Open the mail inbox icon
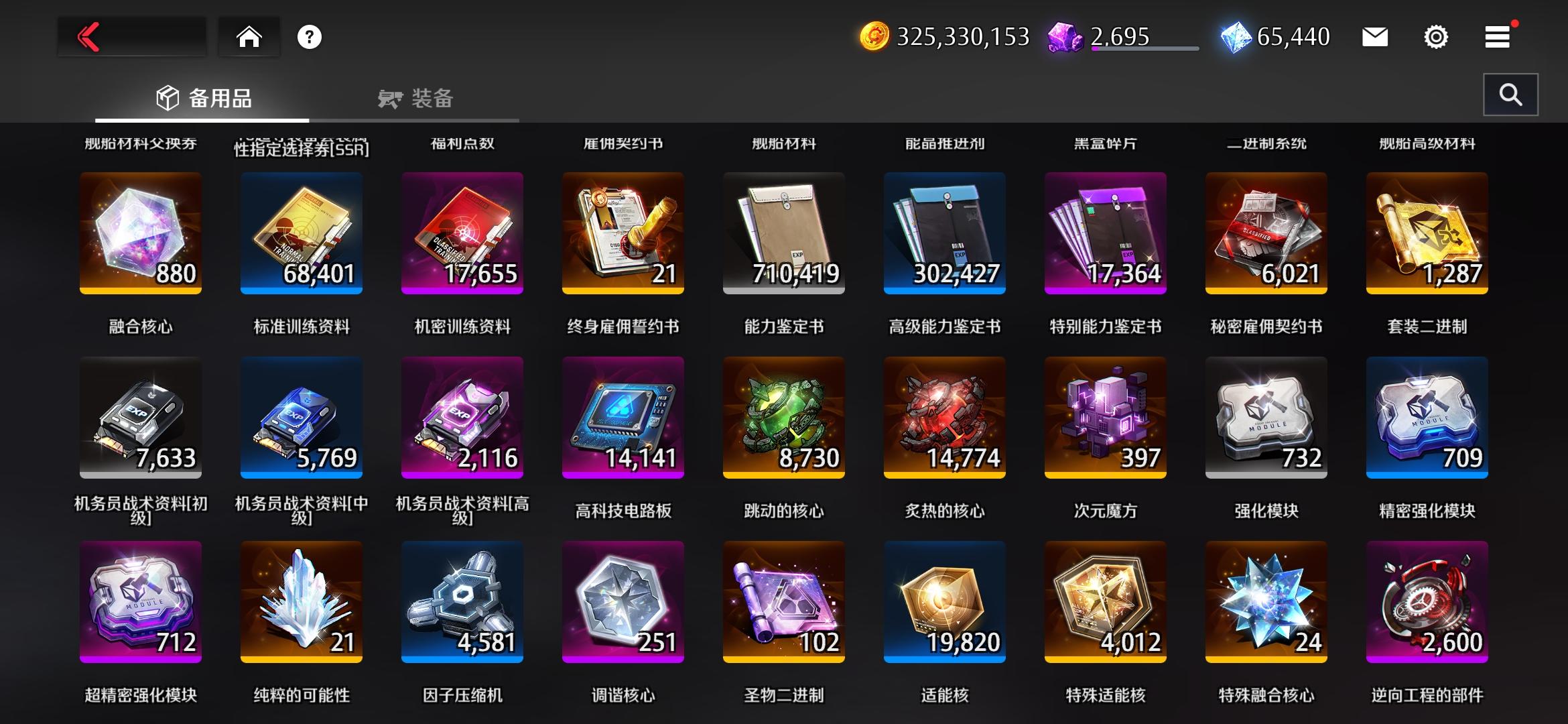1568x724 pixels. [x=1375, y=37]
